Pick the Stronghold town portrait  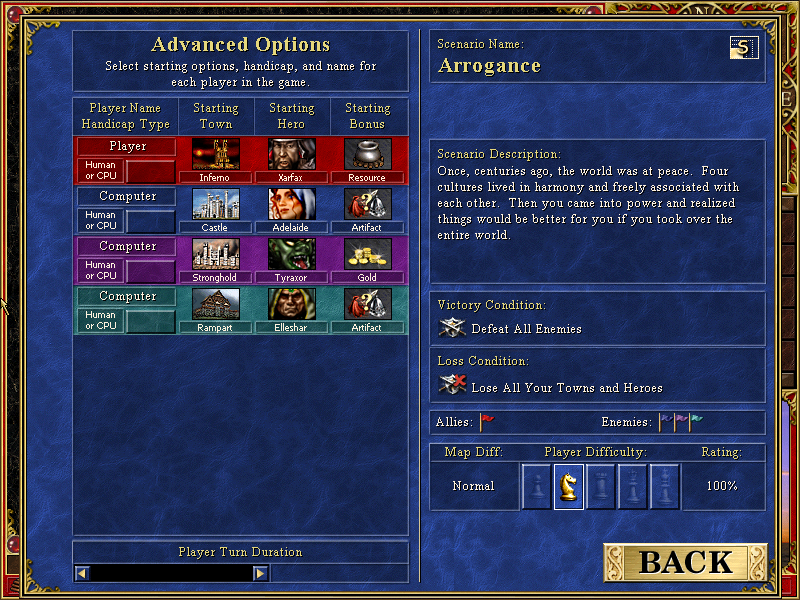coord(215,254)
